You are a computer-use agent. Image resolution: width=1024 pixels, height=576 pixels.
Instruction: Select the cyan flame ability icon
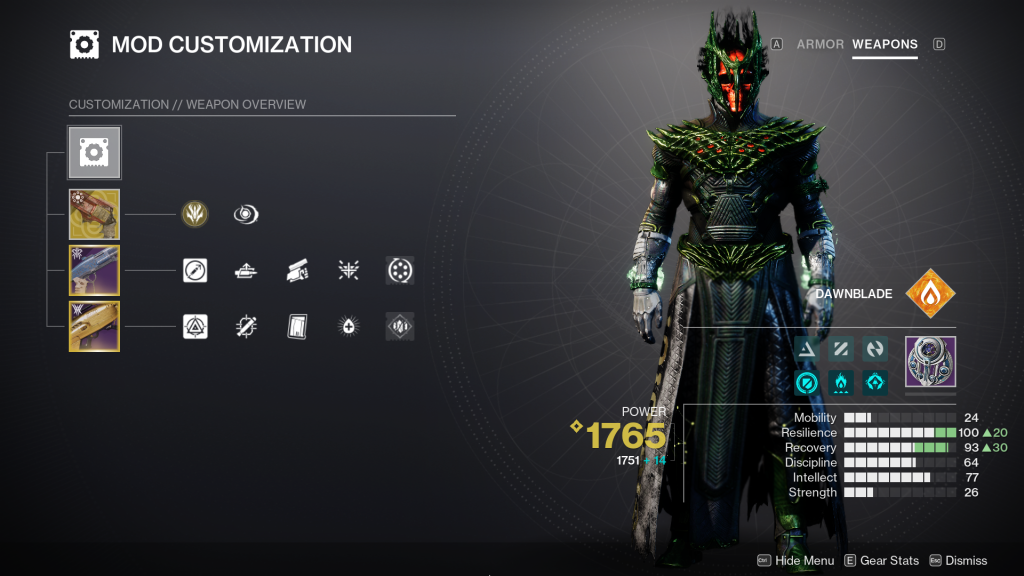click(841, 382)
